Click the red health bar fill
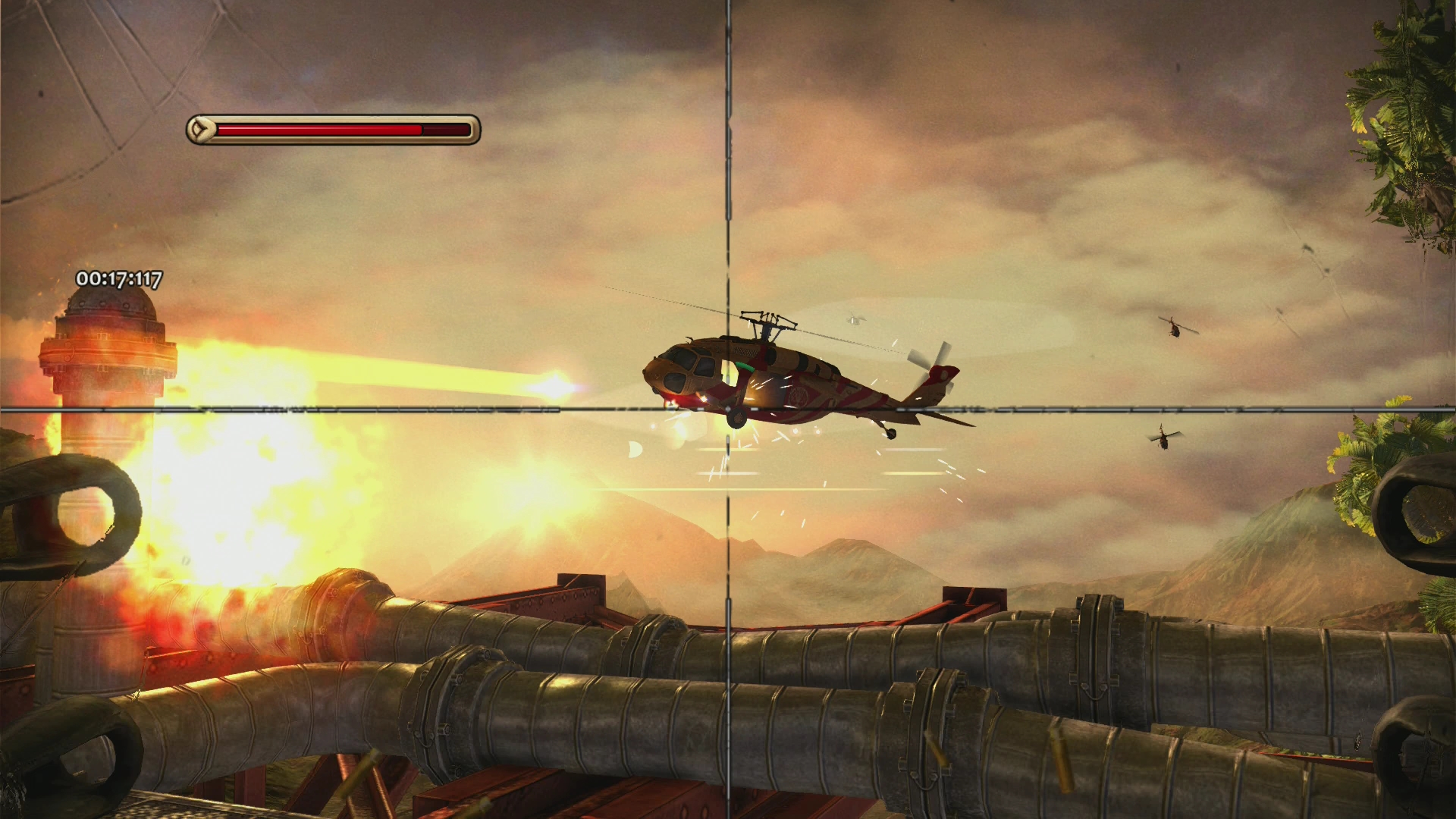Viewport: 1456px width, 819px height. pyautogui.click(x=318, y=129)
